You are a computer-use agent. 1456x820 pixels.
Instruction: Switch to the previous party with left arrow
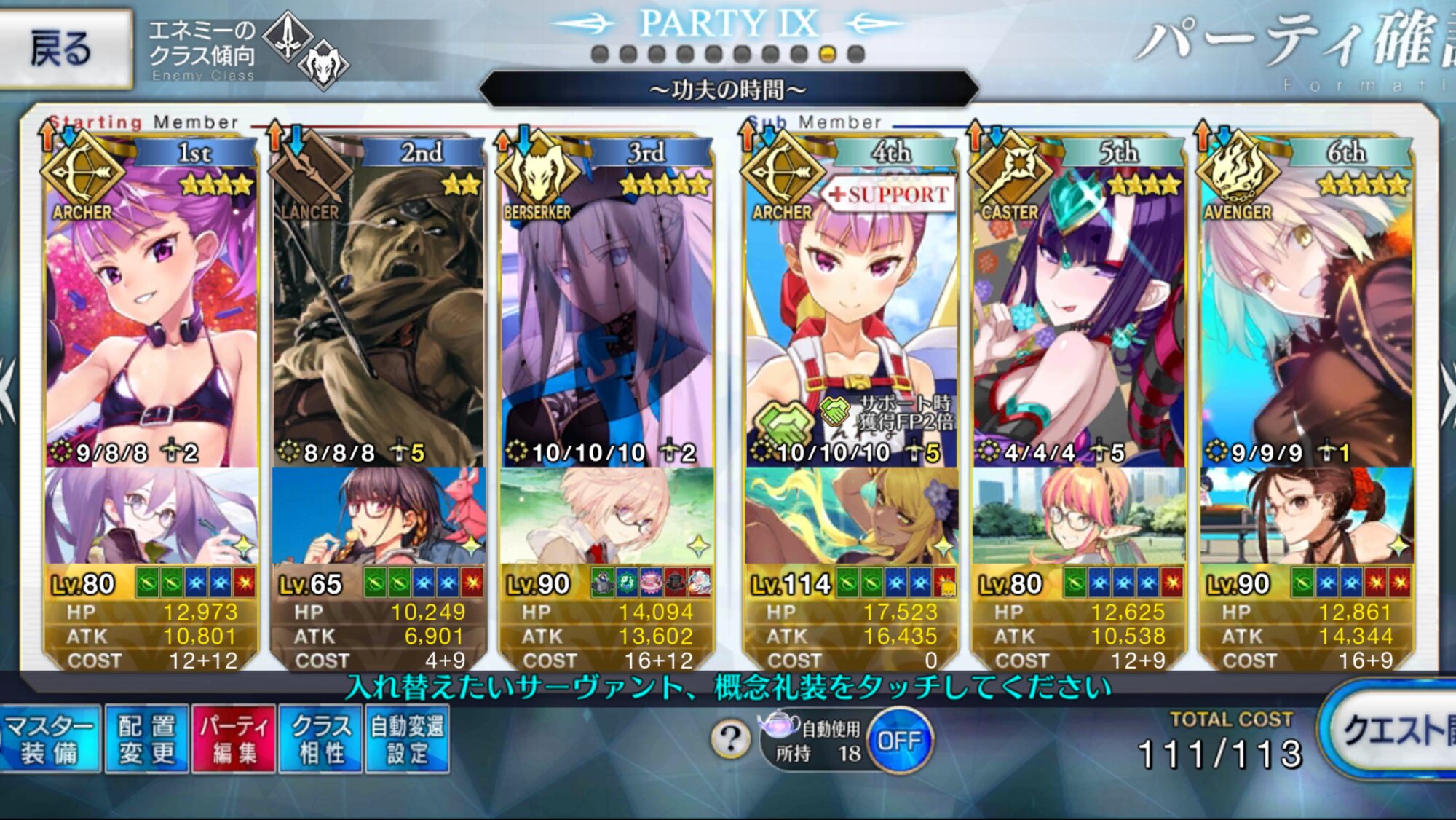click(x=7, y=390)
